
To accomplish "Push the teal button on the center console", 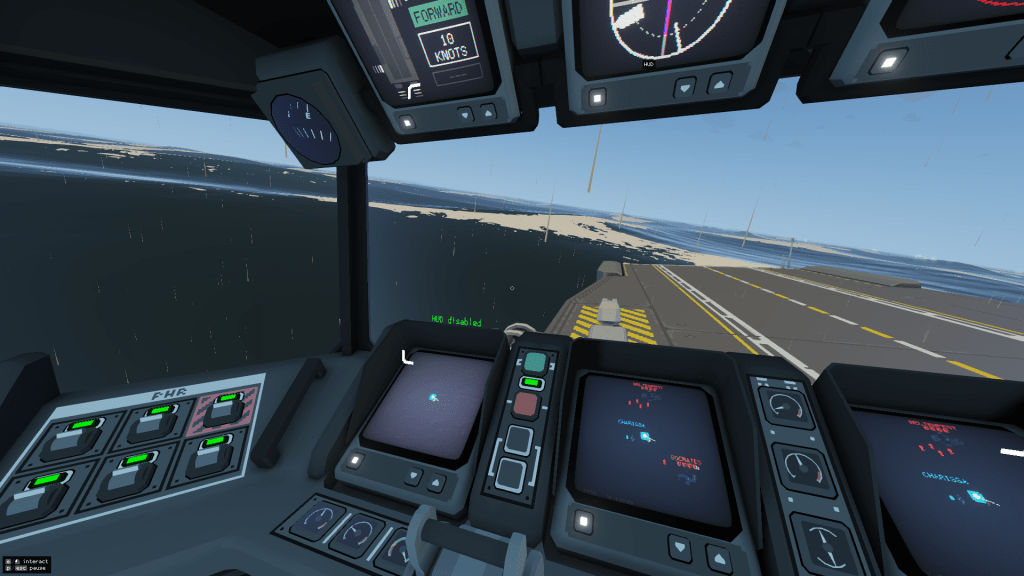I will coord(535,361).
